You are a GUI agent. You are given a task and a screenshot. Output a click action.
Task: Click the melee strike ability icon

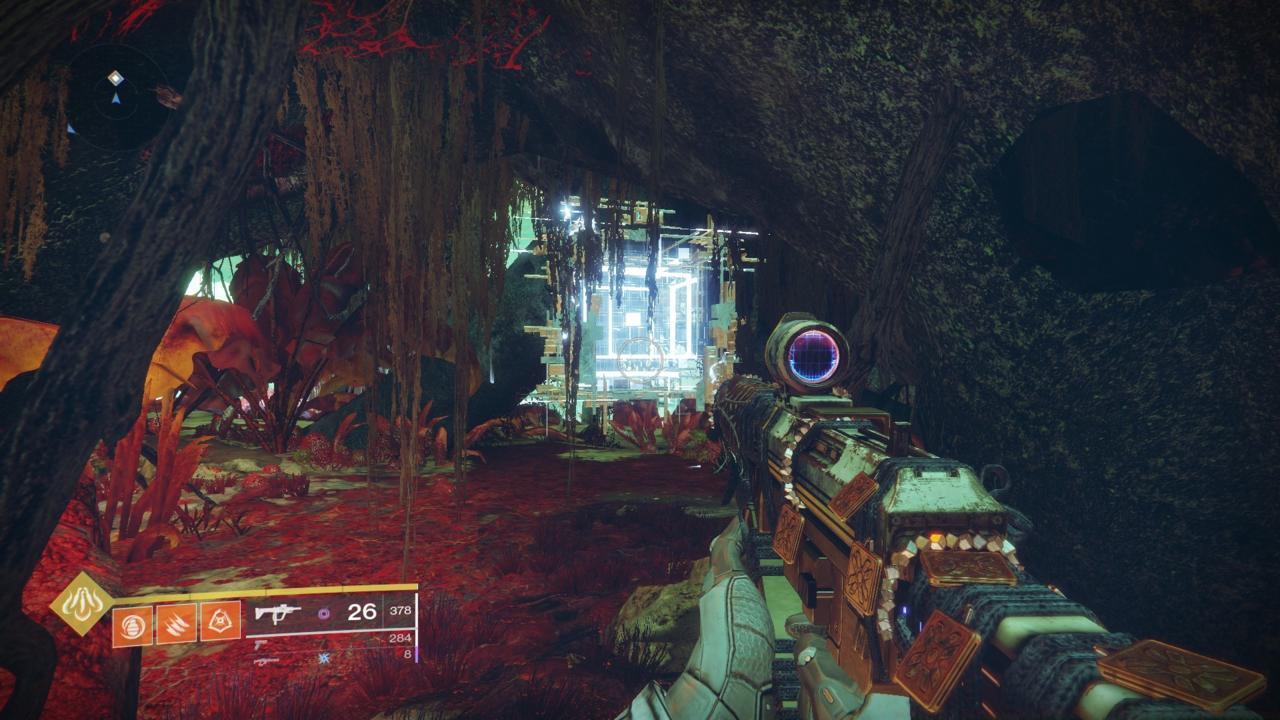tap(177, 621)
